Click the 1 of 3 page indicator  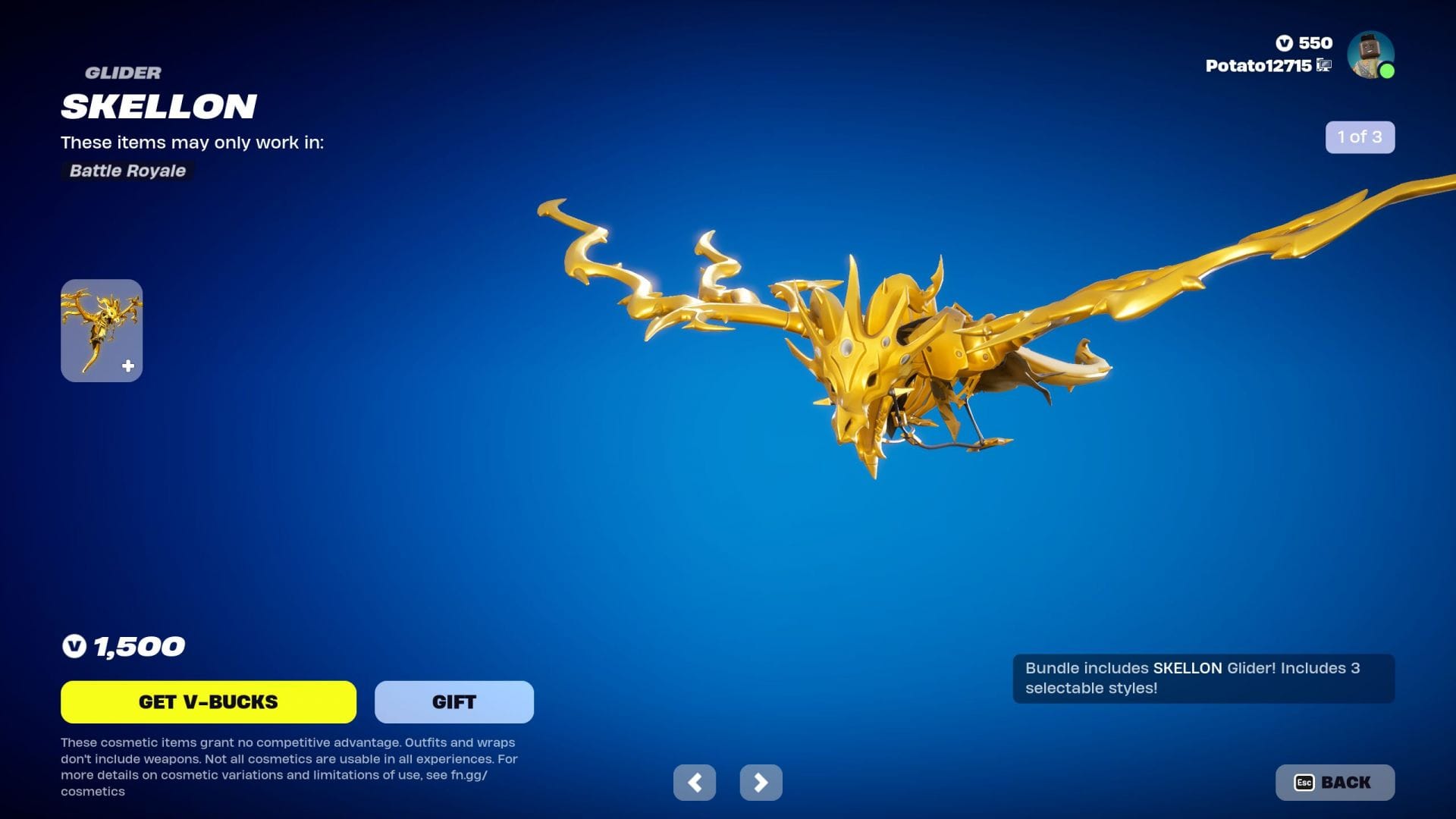1360,137
